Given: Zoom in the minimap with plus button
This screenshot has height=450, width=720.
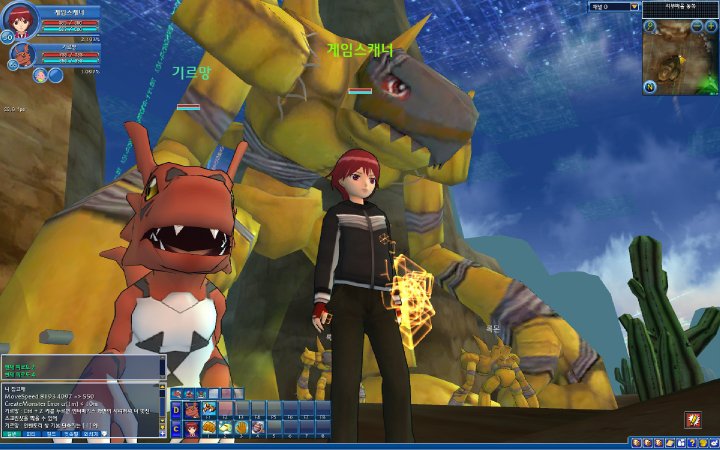Looking at the screenshot, I should pos(712,26).
